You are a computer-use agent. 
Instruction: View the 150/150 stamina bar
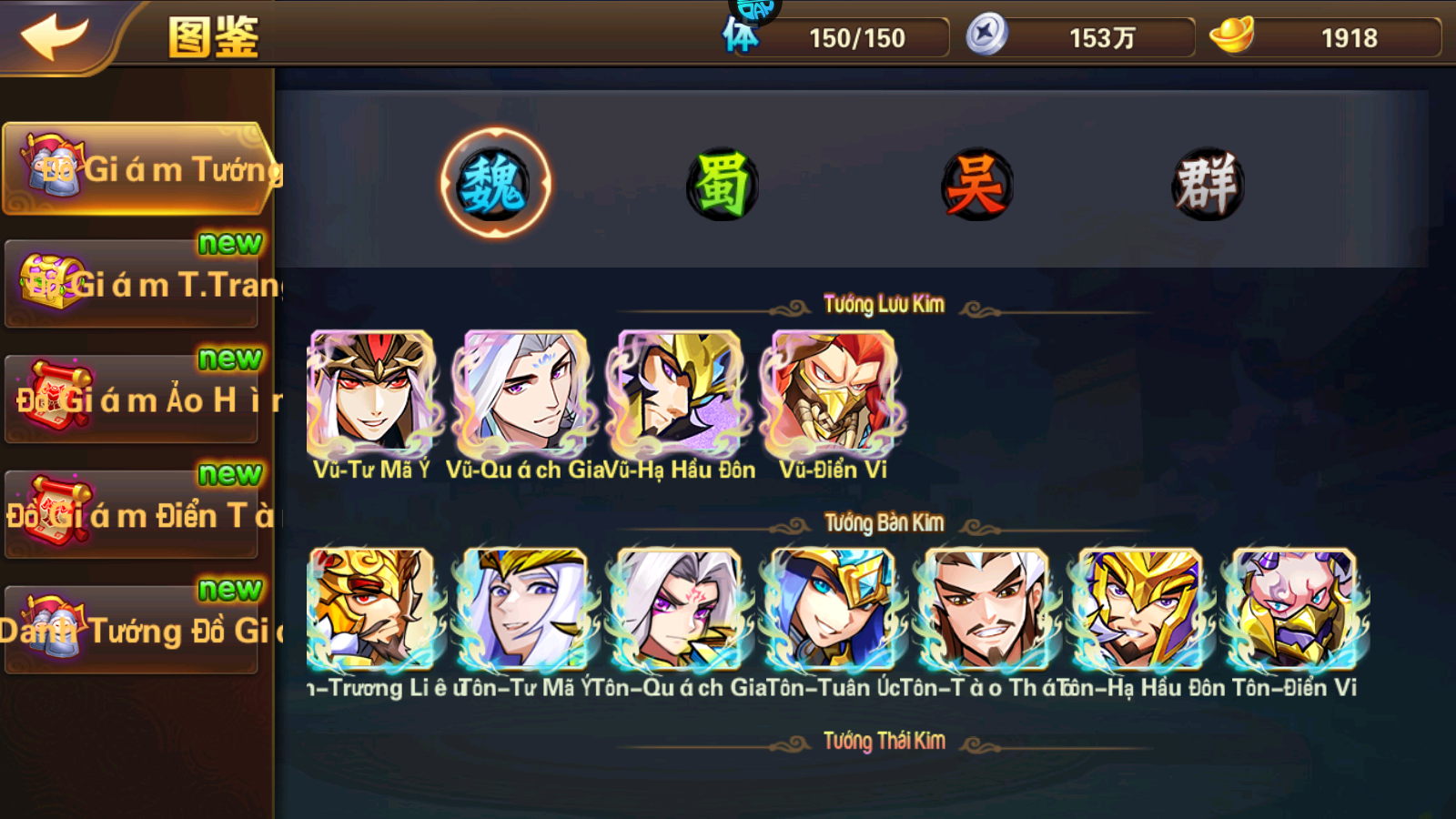tap(855, 38)
